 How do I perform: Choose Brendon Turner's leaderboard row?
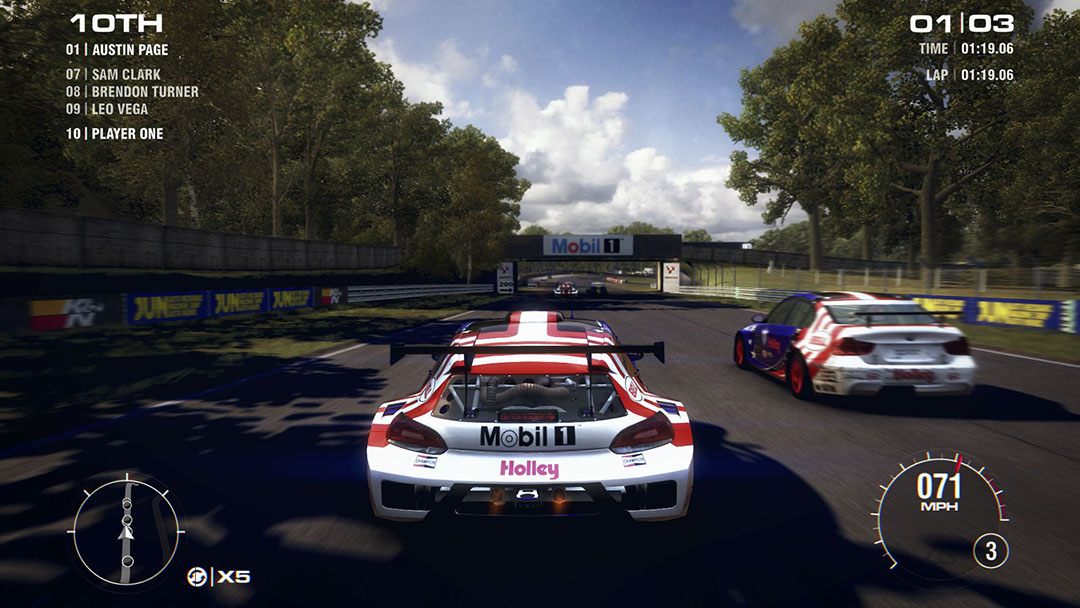132,91
